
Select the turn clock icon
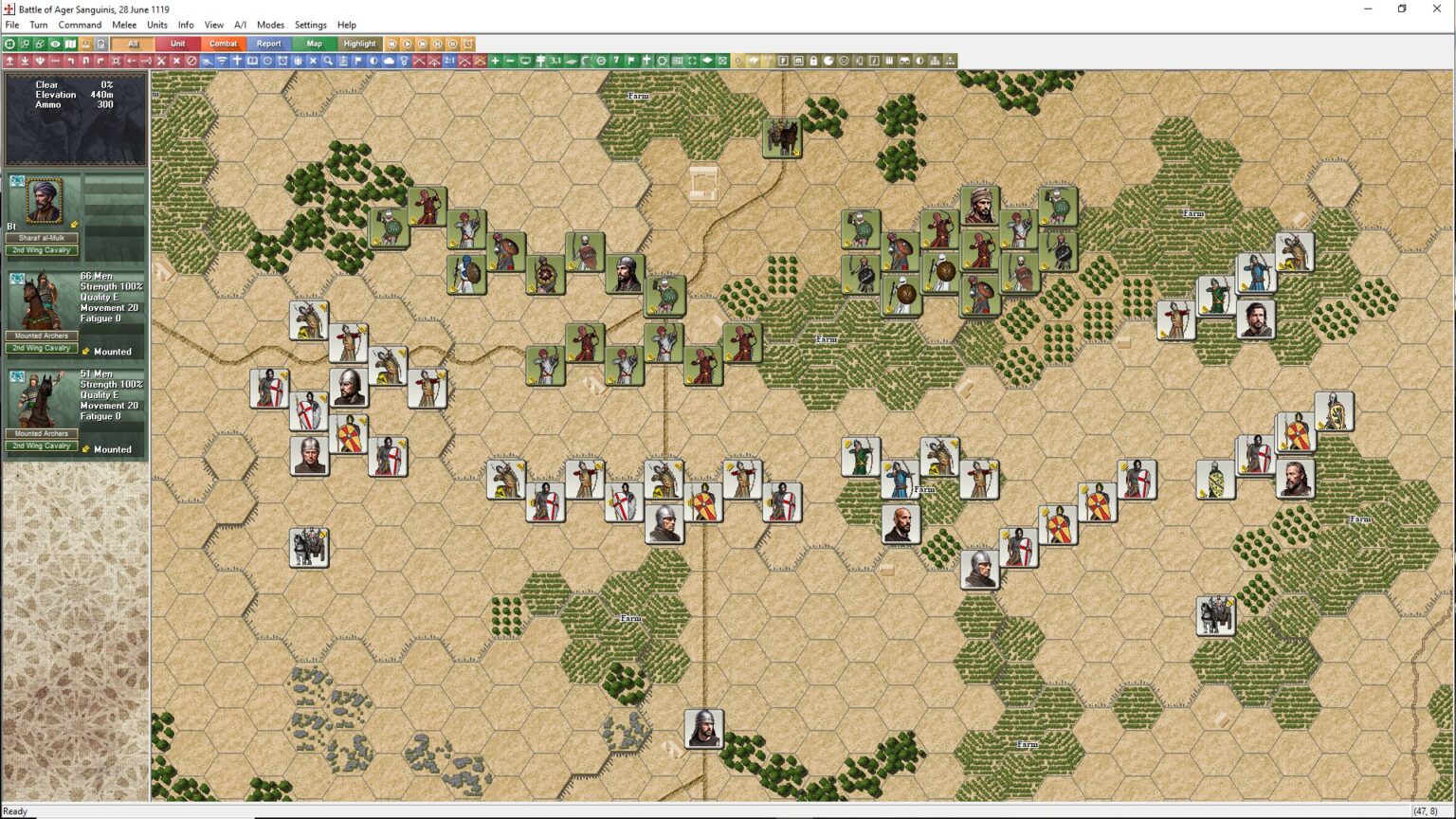pos(268,60)
